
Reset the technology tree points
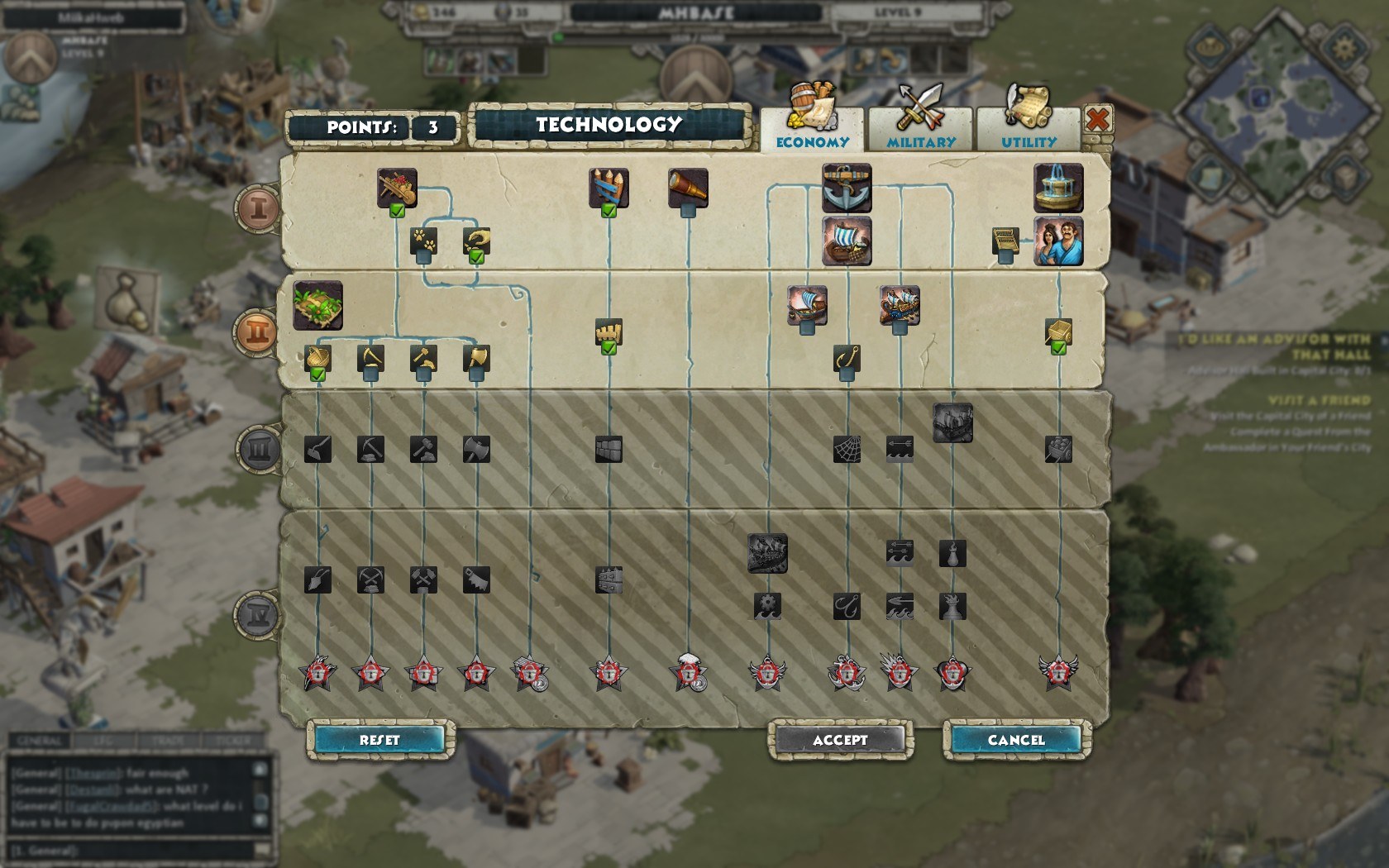379,740
